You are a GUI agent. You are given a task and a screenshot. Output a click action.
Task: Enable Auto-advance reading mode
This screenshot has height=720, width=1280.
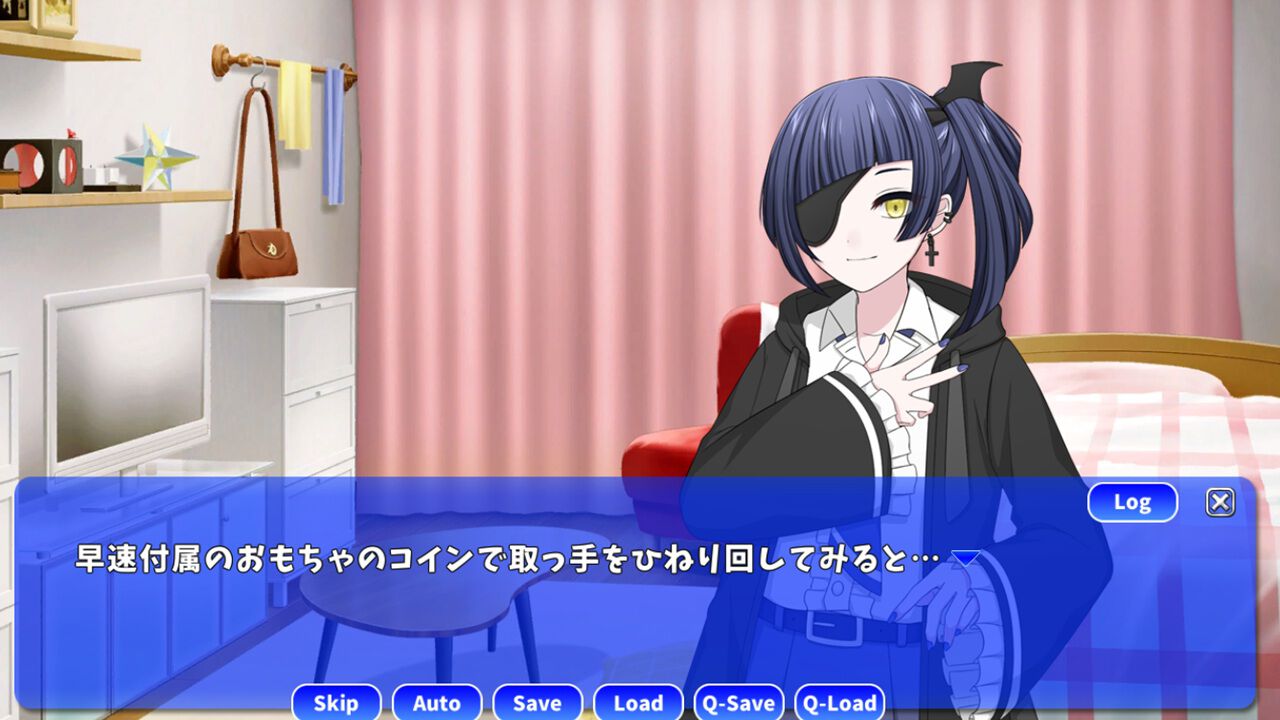[437, 703]
